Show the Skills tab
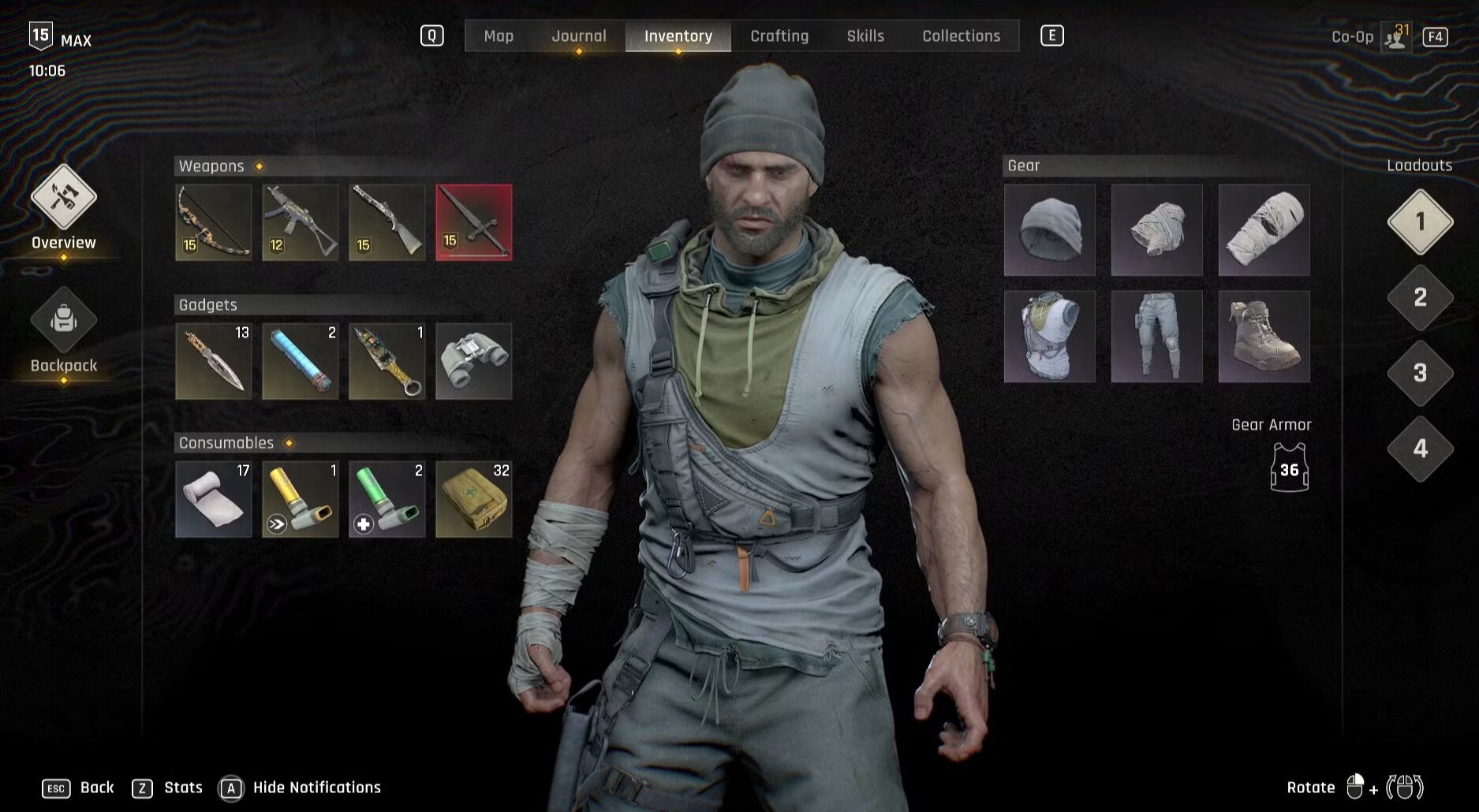Screen dimensions: 1479x812 (865, 36)
